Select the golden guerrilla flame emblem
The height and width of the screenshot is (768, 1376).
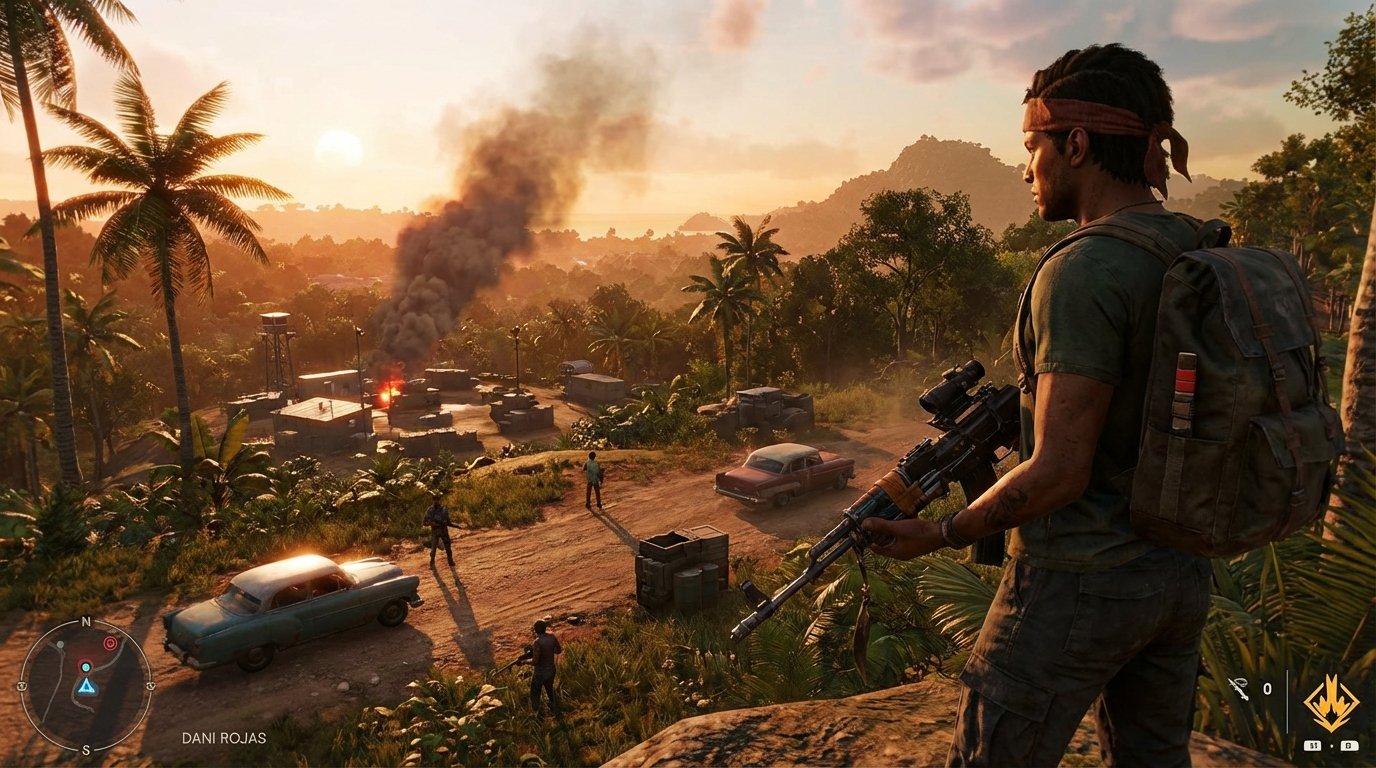click(x=1331, y=702)
